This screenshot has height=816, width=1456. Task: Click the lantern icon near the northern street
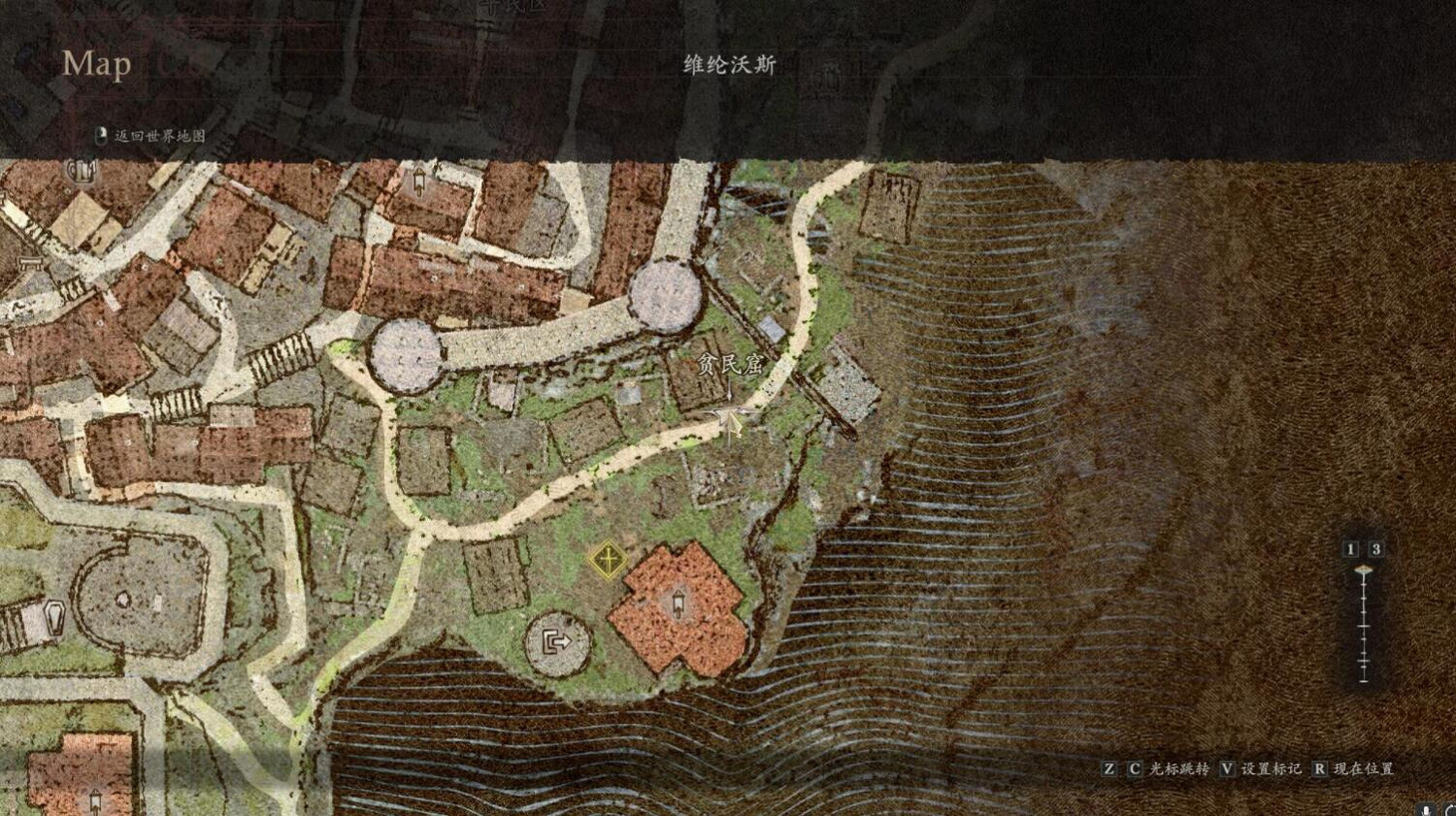[419, 181]
